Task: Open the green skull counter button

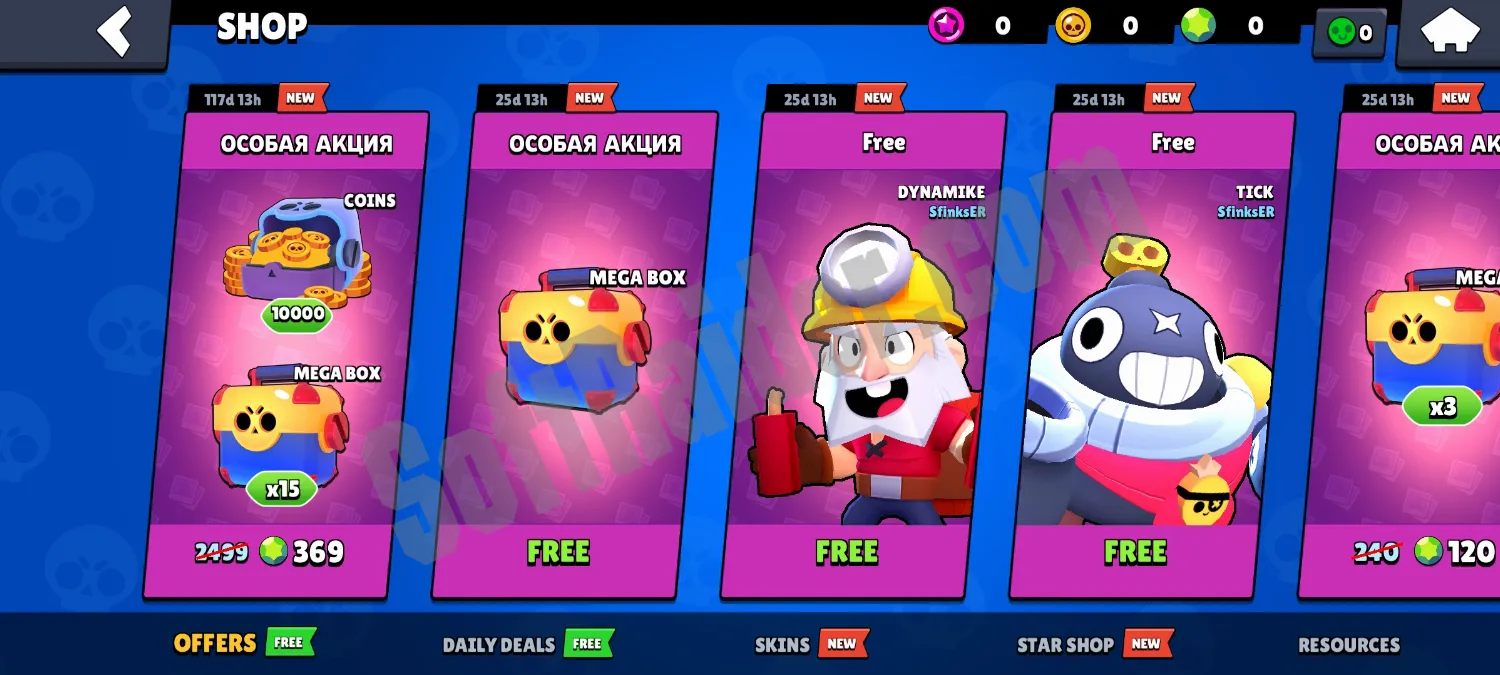Action: (x=1349, y=33)
